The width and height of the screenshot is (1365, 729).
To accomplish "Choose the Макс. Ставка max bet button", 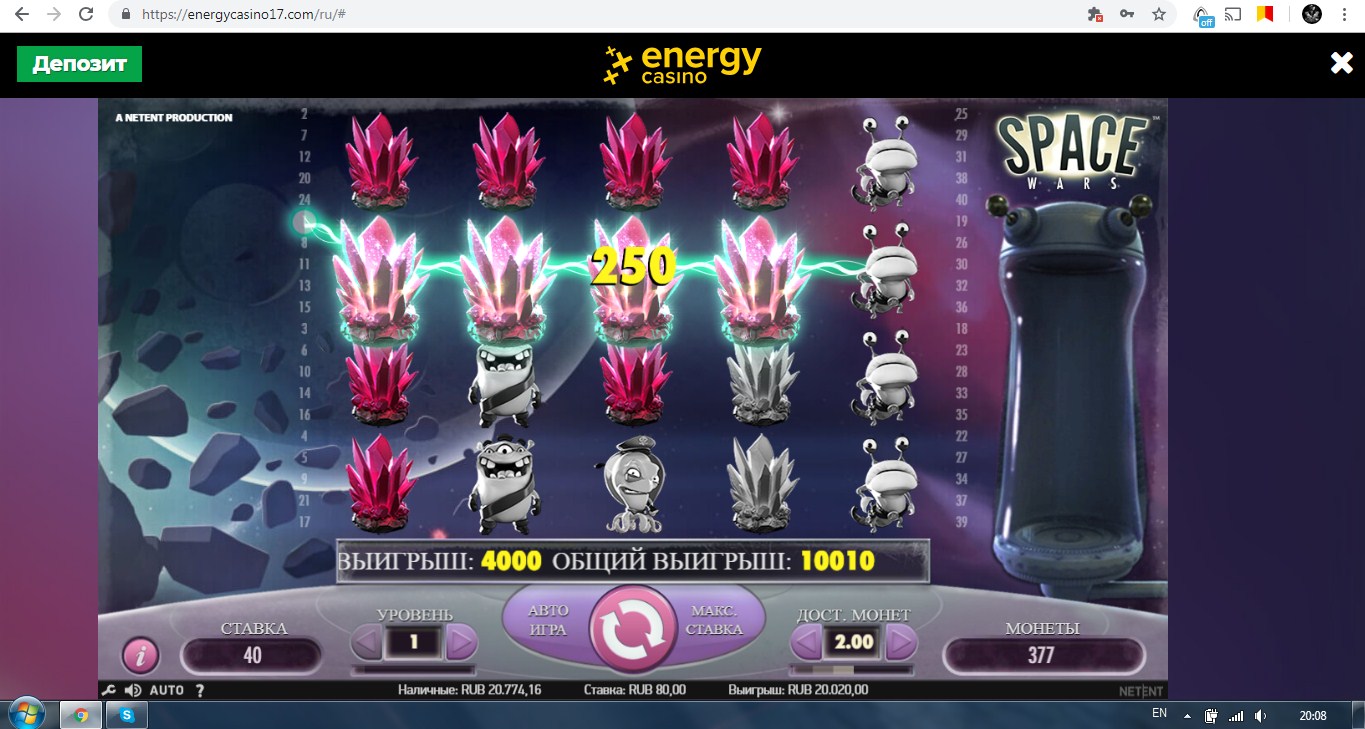I will [x=716, y=620].
